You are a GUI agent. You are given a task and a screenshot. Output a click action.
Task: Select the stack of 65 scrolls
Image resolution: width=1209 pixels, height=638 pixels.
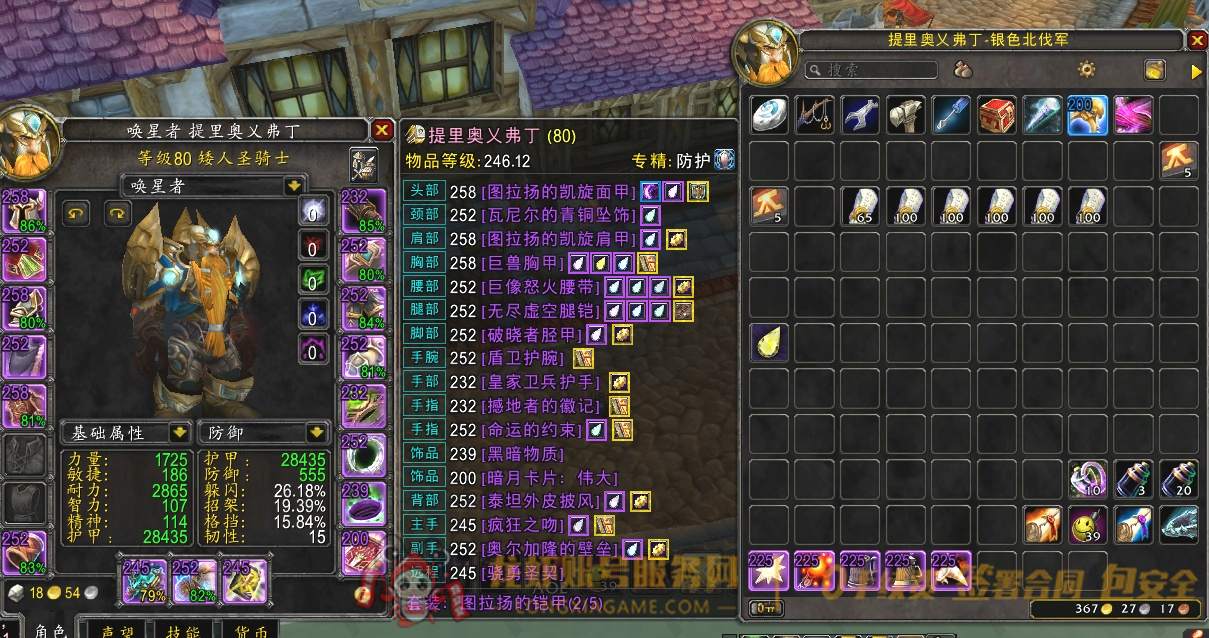coord(860,206)
